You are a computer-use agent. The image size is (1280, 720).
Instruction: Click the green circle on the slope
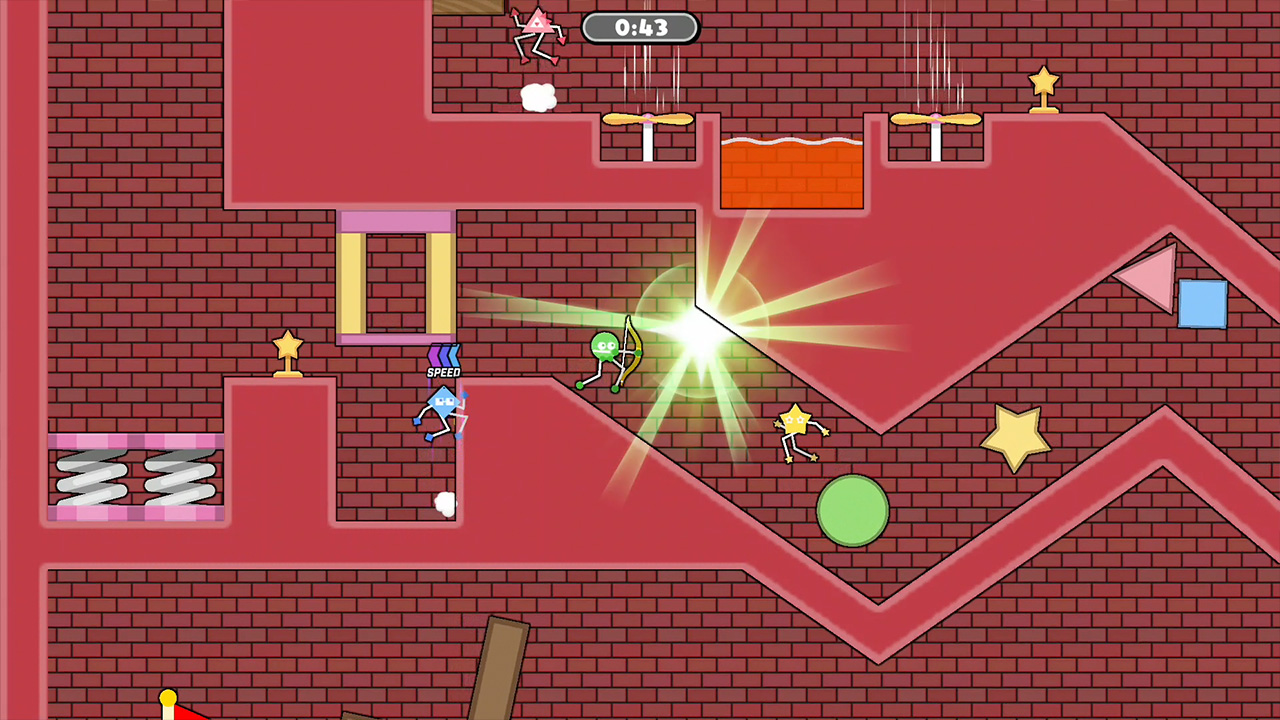pos(853,511)
